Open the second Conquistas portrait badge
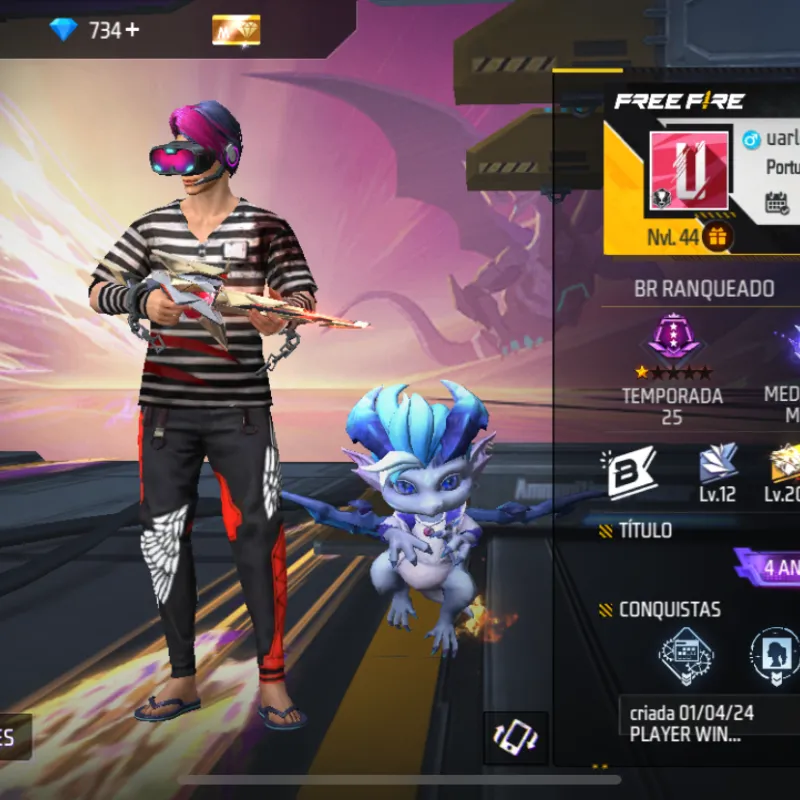The height and width of the screenshot is (800, 800). (775, 654)
